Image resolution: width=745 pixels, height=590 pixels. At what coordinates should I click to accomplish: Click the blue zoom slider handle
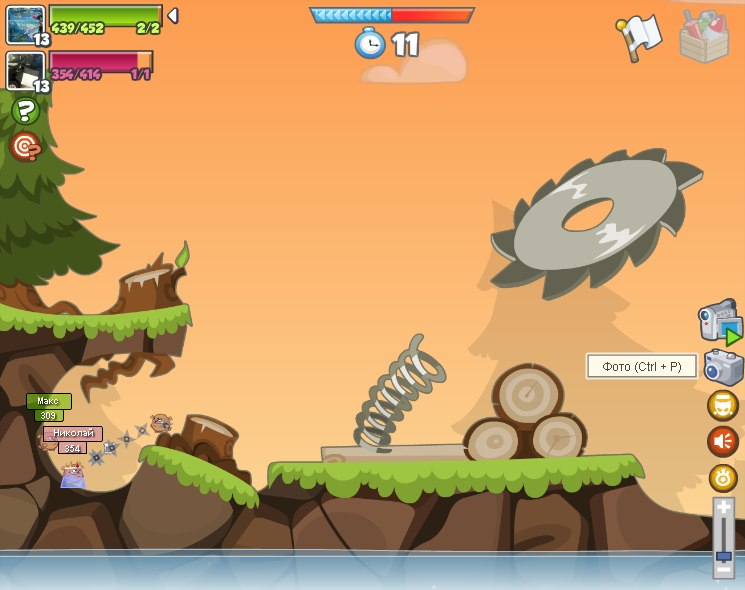click(x=723, y=556)
